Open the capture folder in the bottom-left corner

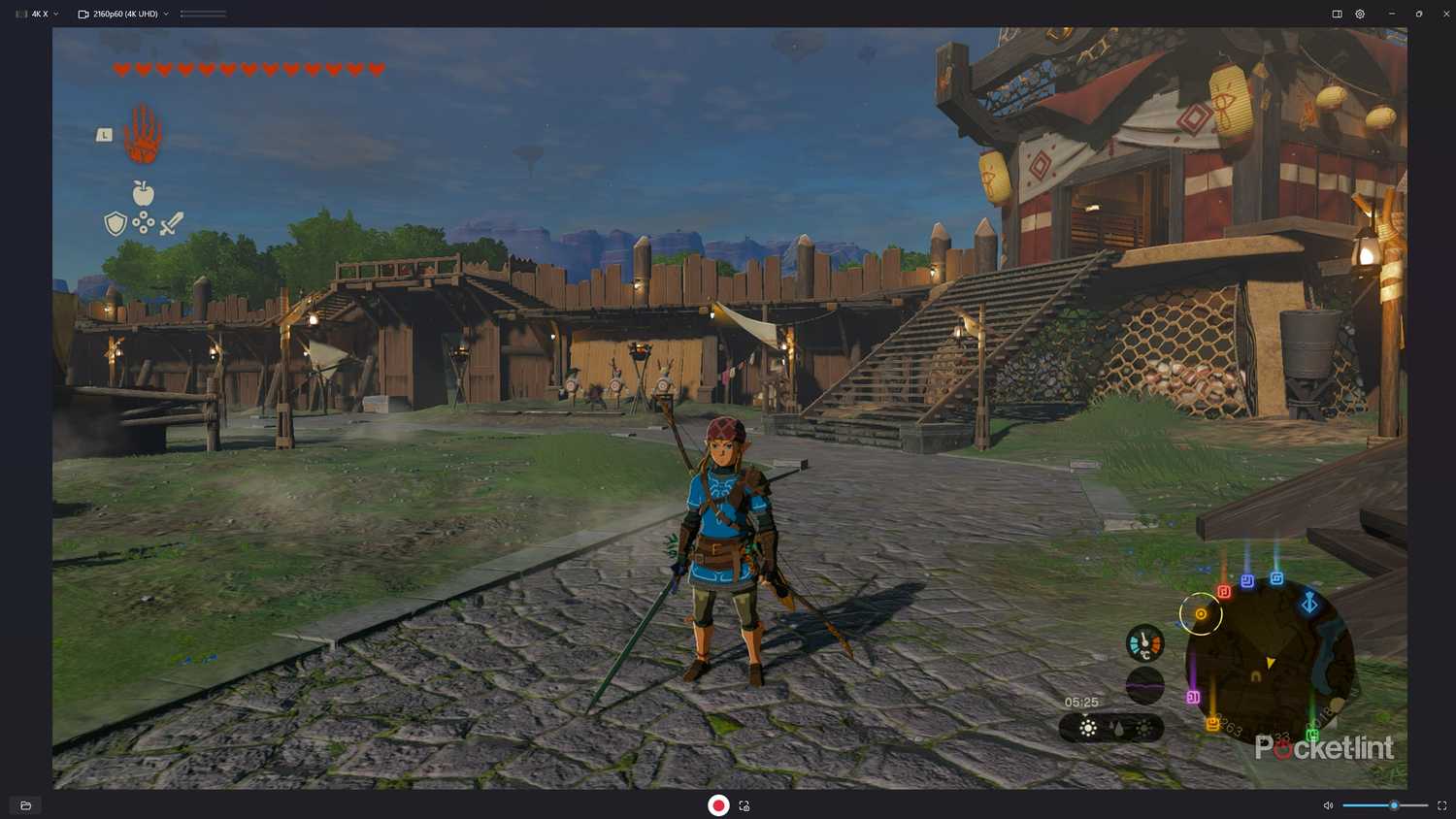click(24, 805)
